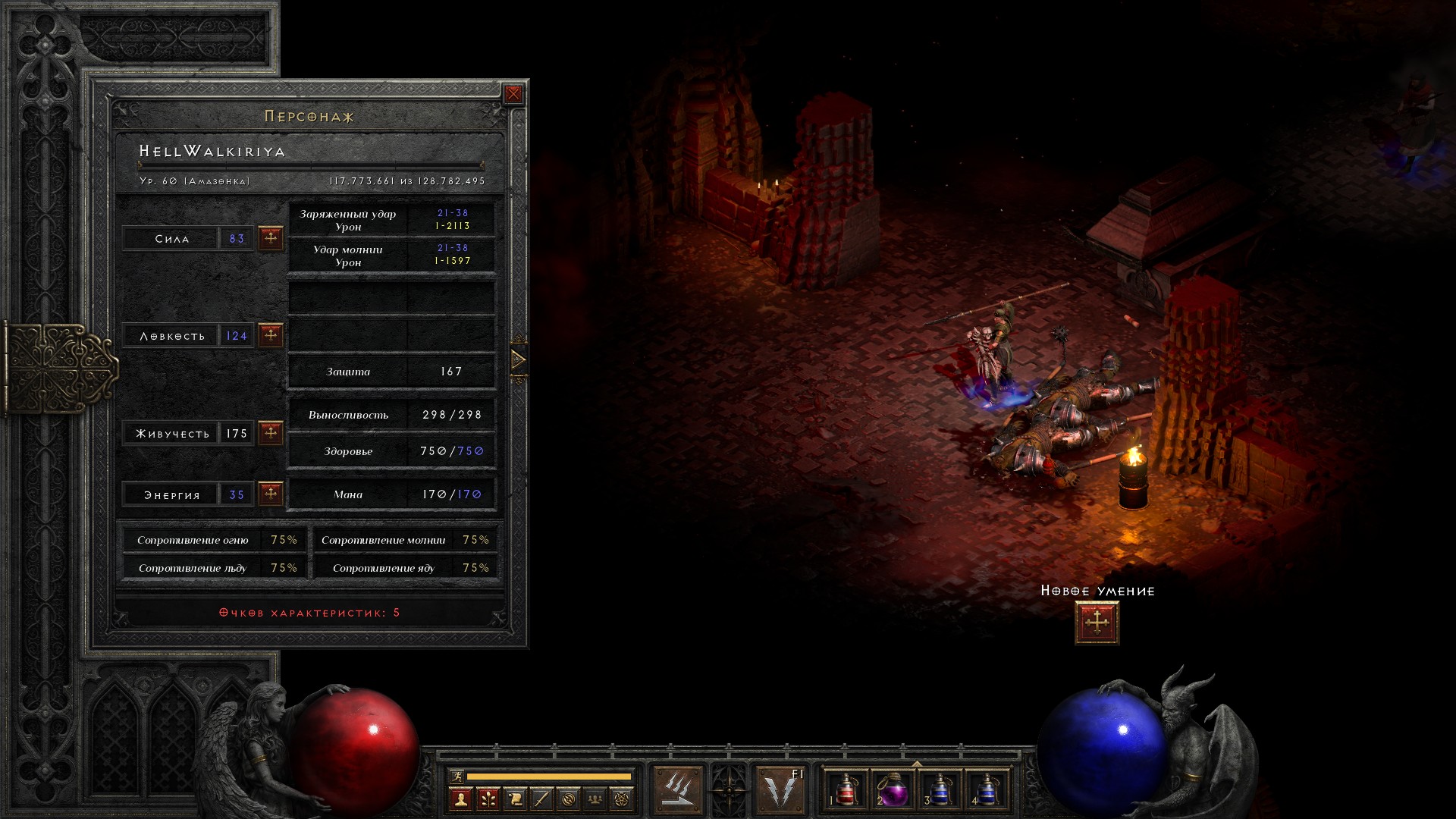The image size is (1456, 819).
Task: Click the sword icon in mini menu
Action: (541, 799)
